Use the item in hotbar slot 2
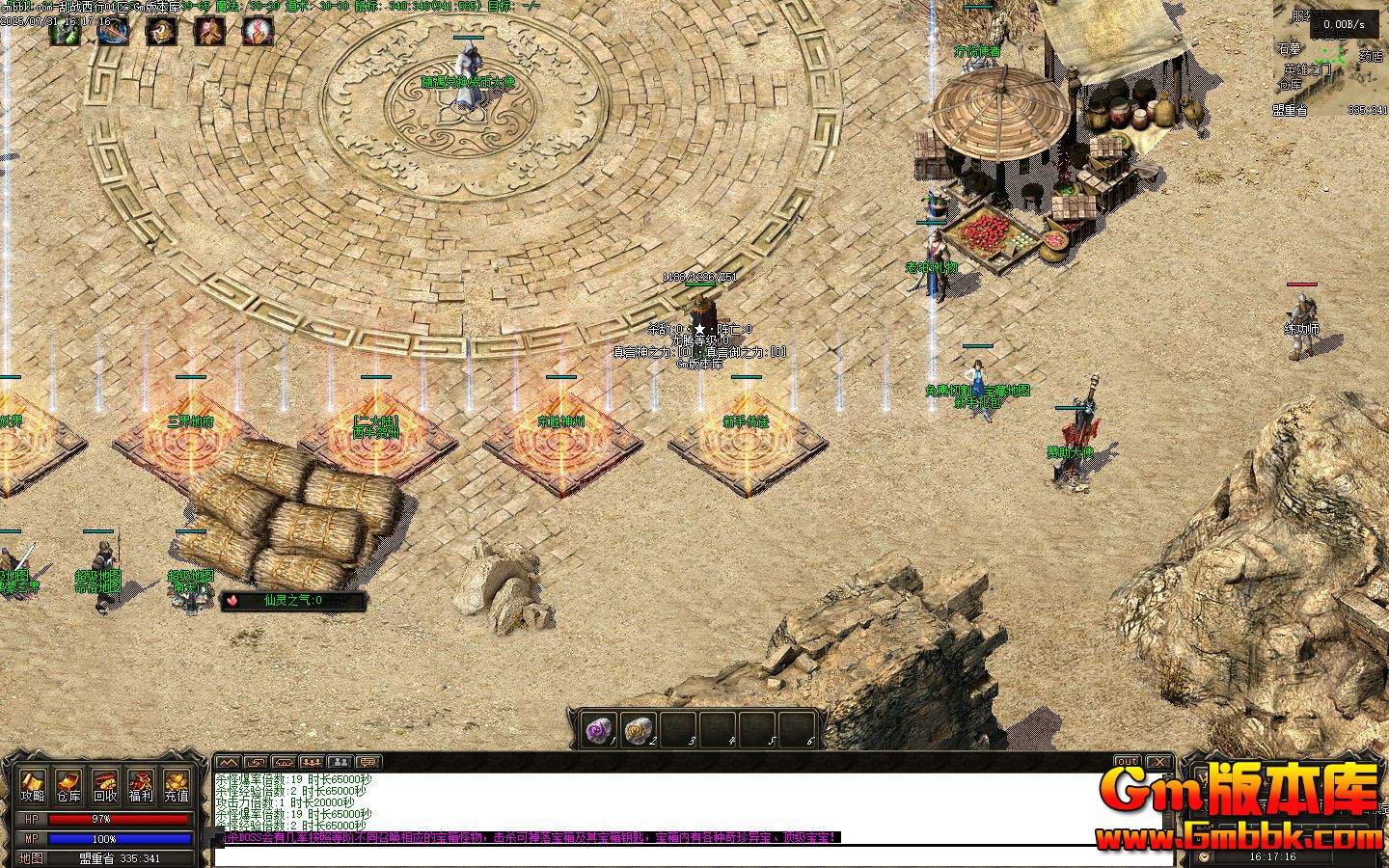This screenshot has height=868, width=1389. [639, 730]
